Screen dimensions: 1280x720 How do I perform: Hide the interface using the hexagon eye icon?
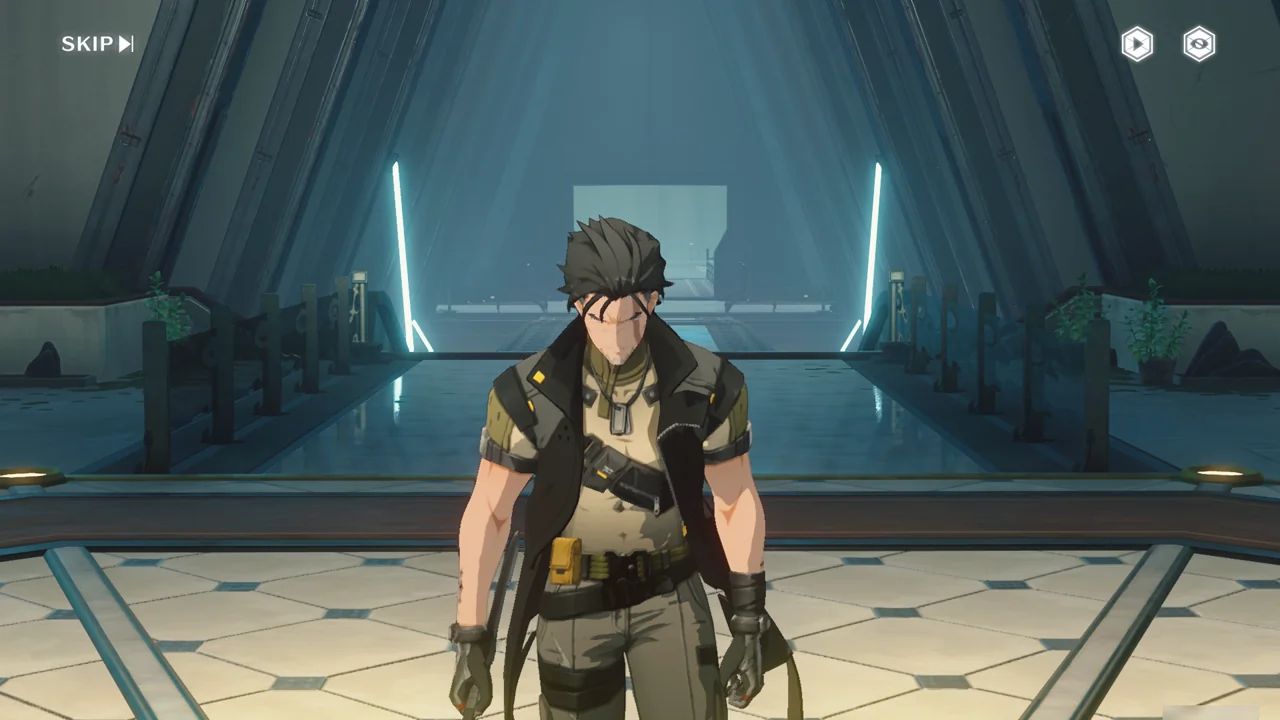(x=1199, y=44)
